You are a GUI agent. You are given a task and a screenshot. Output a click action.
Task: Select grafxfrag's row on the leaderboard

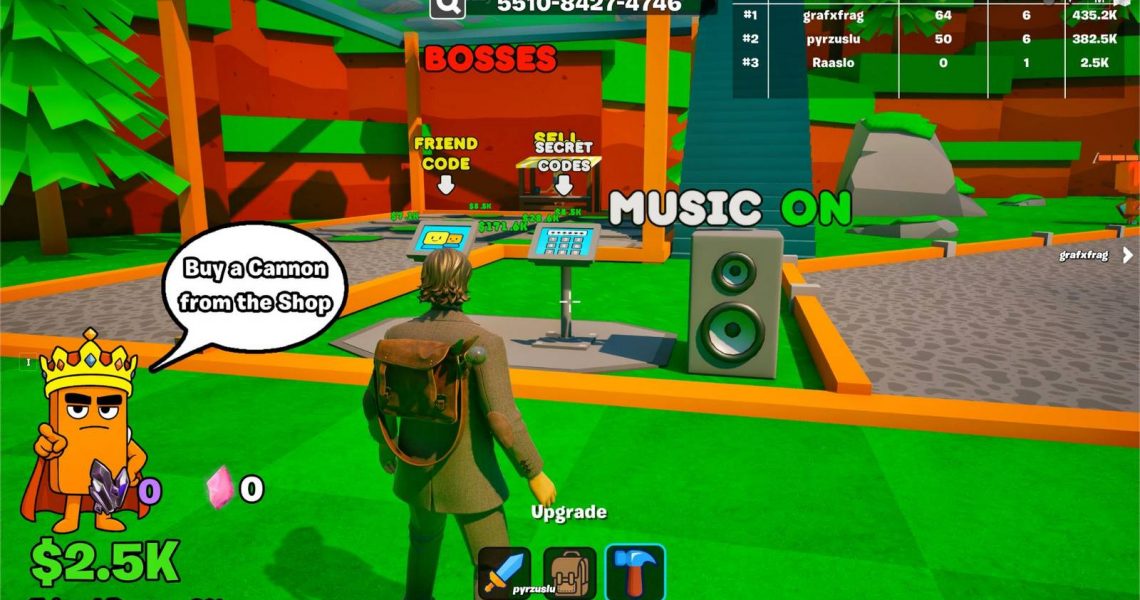(x=935, y=15)
